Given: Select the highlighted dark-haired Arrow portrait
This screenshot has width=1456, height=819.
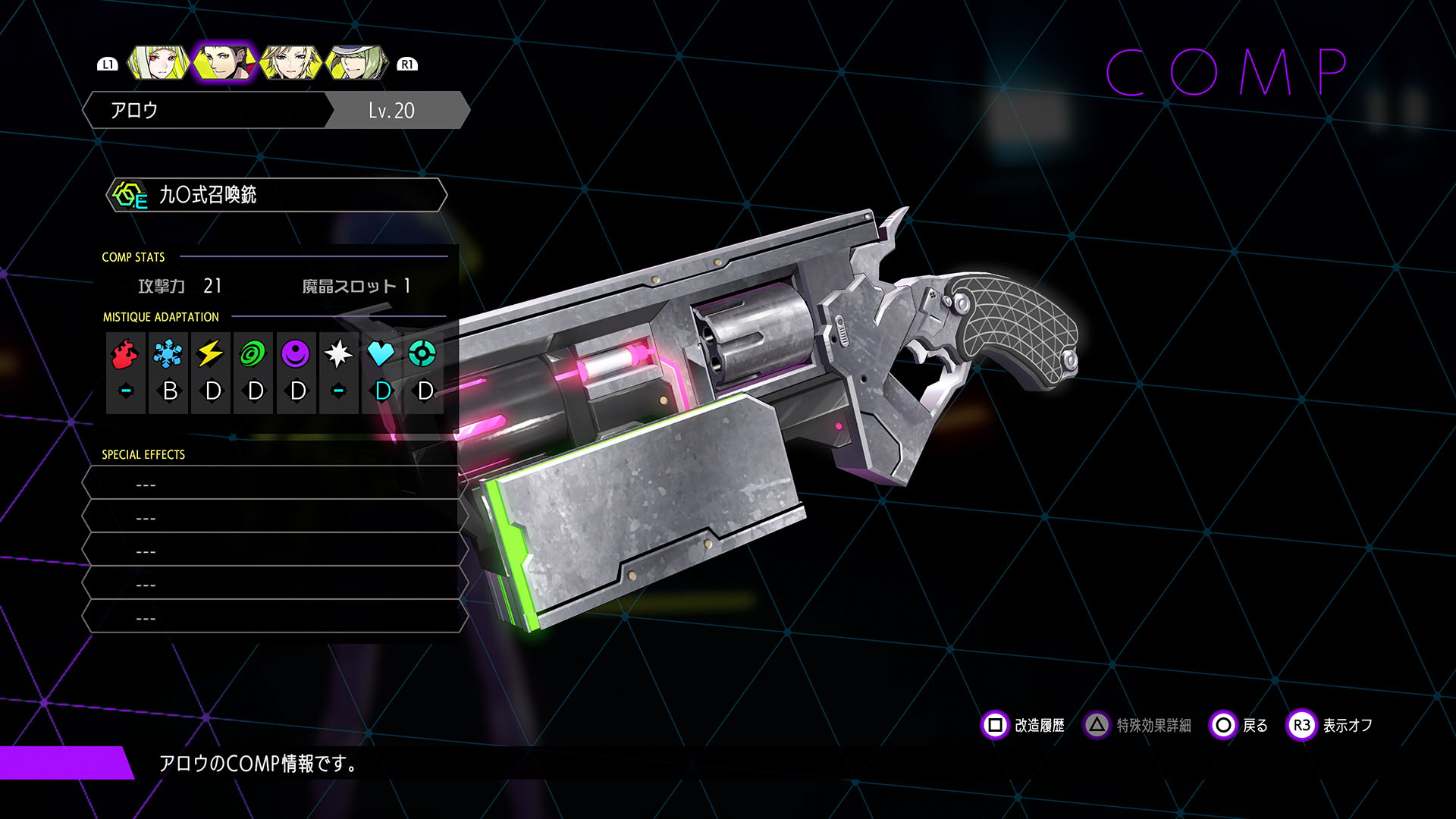Looking at the screenshot, I should (x=224, y=64).
